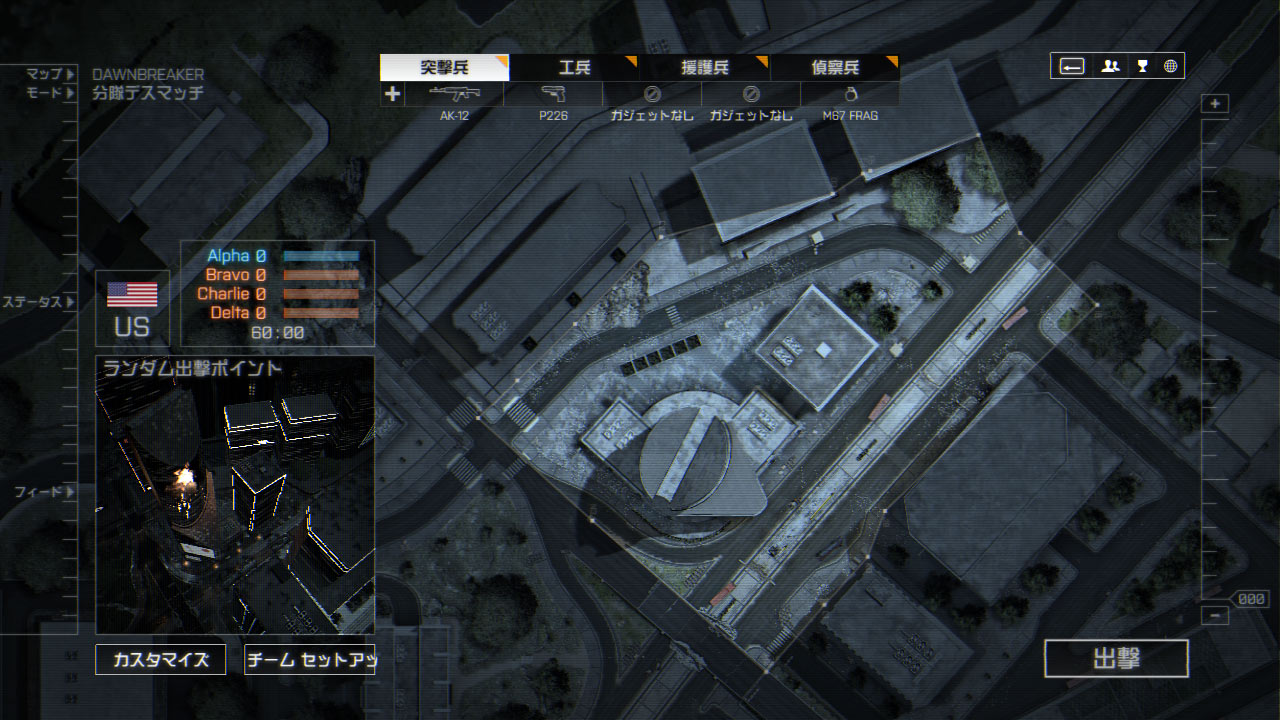Image resolution: width=1280 pixels, height=720 pixels.
Task: Click the back arrow icon
Action: click(x=1071, y=66)
